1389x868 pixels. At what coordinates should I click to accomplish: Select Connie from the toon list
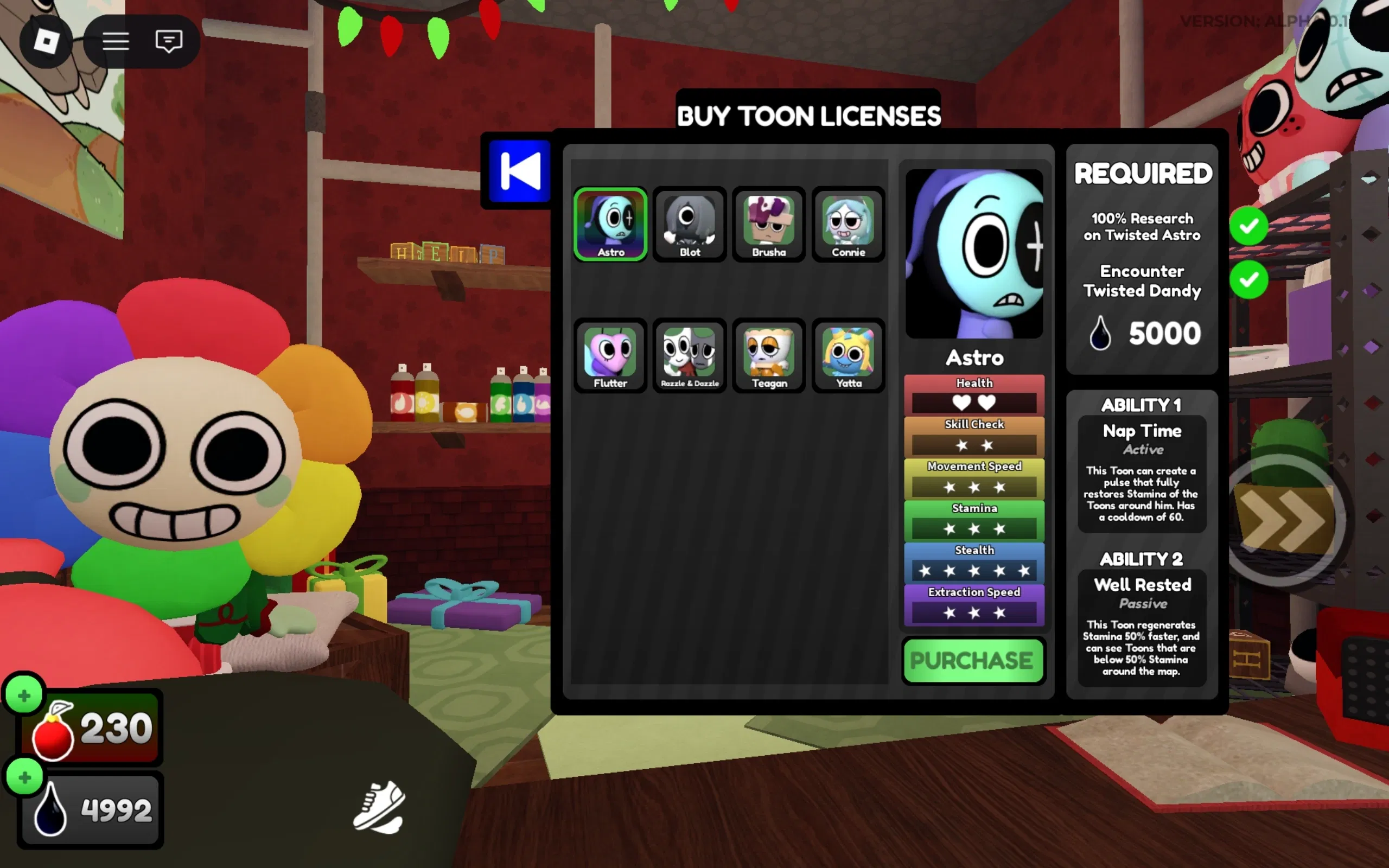[x=849, y=225]
